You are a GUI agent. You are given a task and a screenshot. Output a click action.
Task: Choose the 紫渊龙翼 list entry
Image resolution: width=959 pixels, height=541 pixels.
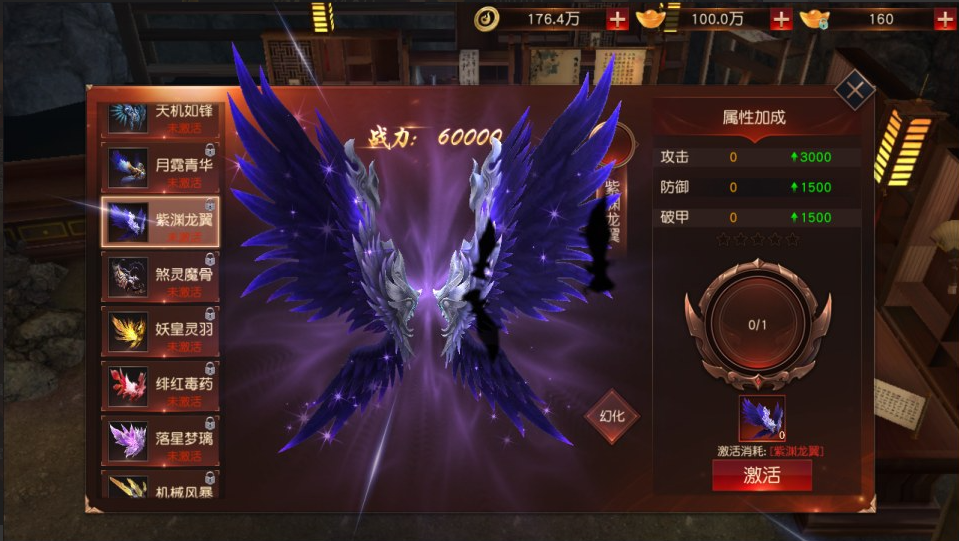(161, 222)
